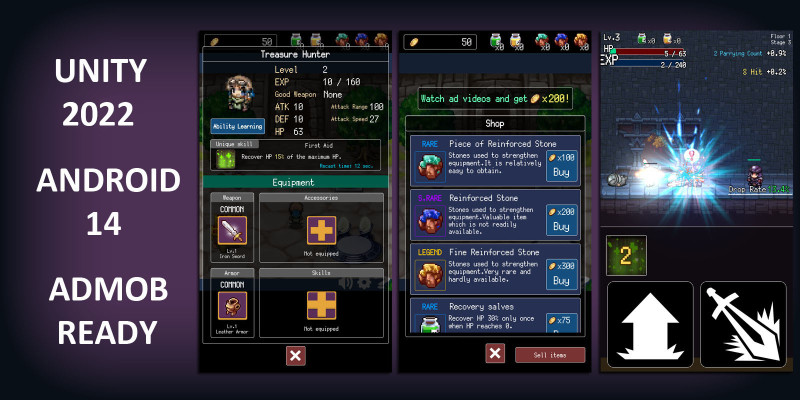The height and width of the screenshot is (400, 800).
Task: Tap the jump up-arrow action button
Action: [650, 323]
